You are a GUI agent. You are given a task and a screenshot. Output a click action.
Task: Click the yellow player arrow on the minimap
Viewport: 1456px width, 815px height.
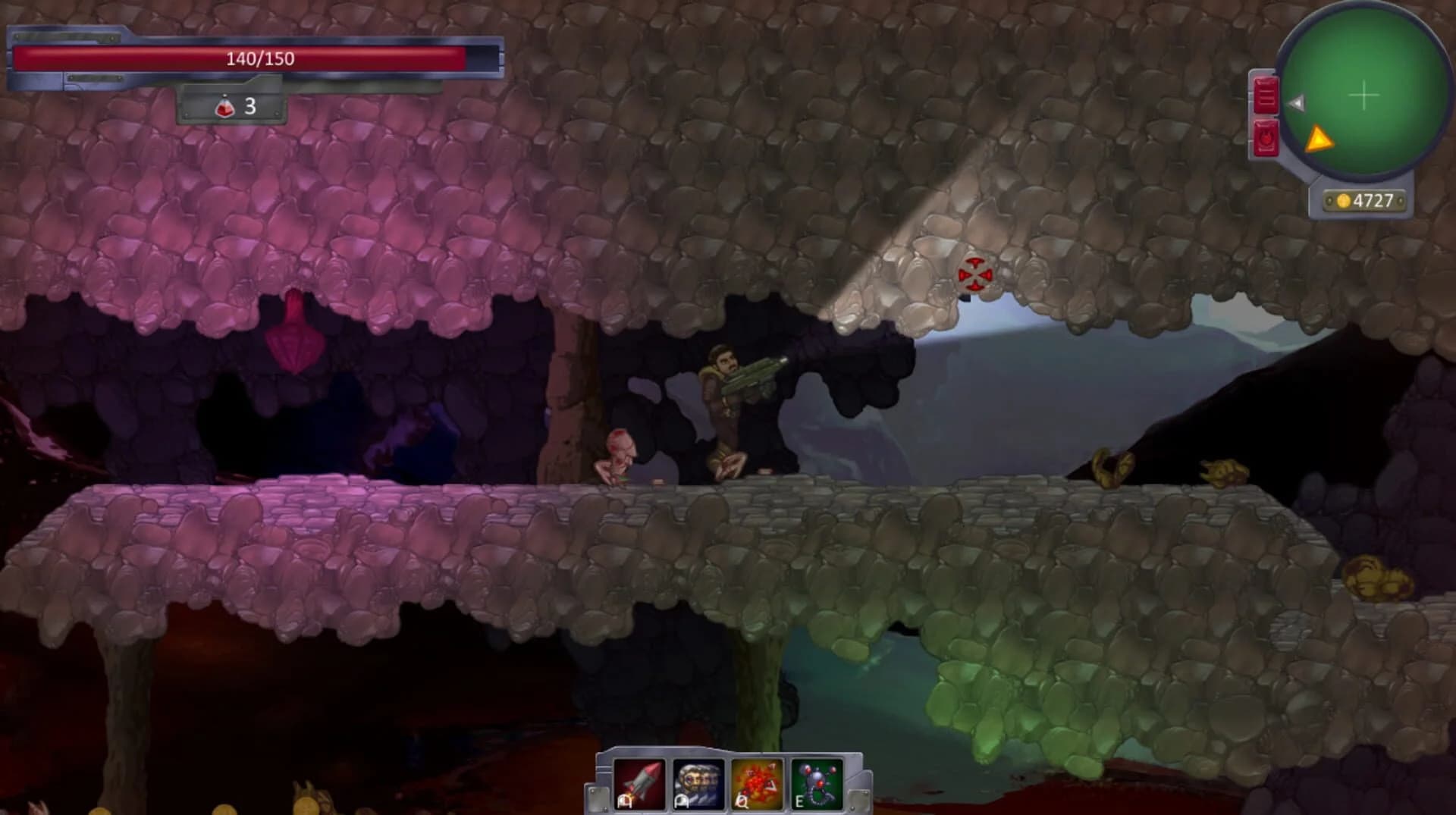pyautogui.click(x=1319, y=139)
